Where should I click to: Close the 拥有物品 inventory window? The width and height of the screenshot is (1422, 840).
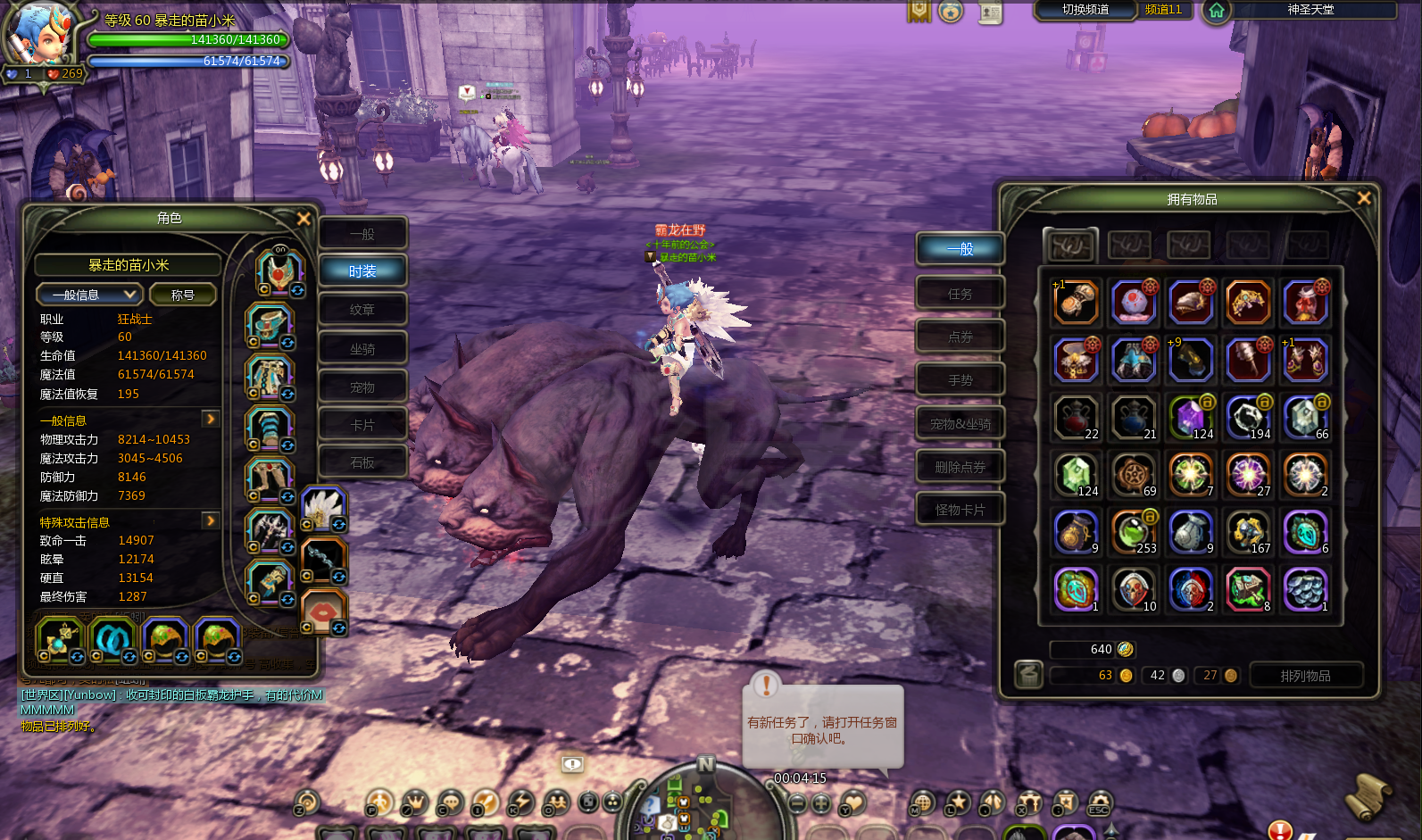click(1363, 198)
